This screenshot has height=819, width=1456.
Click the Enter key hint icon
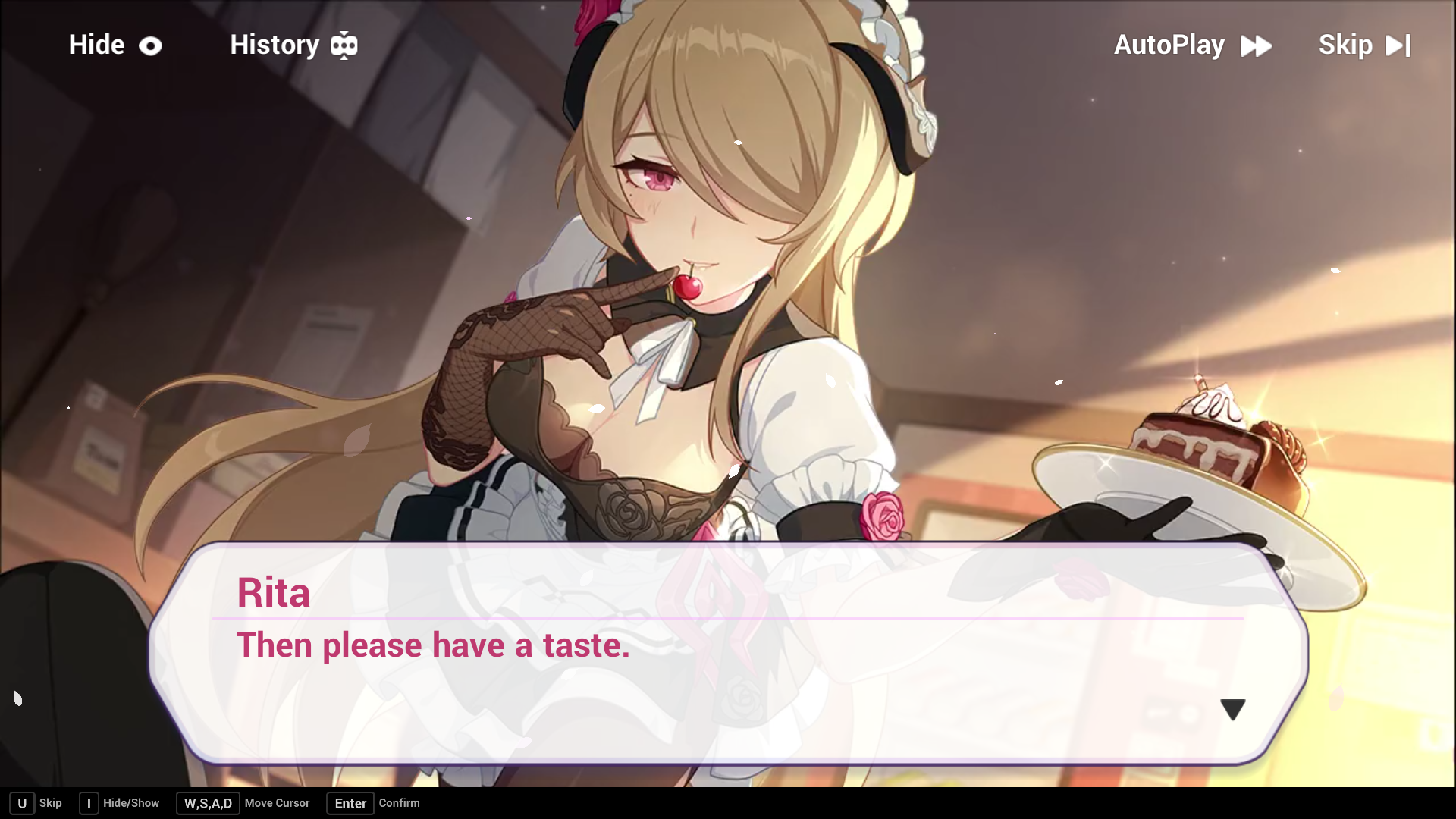(x=350, y=803)
